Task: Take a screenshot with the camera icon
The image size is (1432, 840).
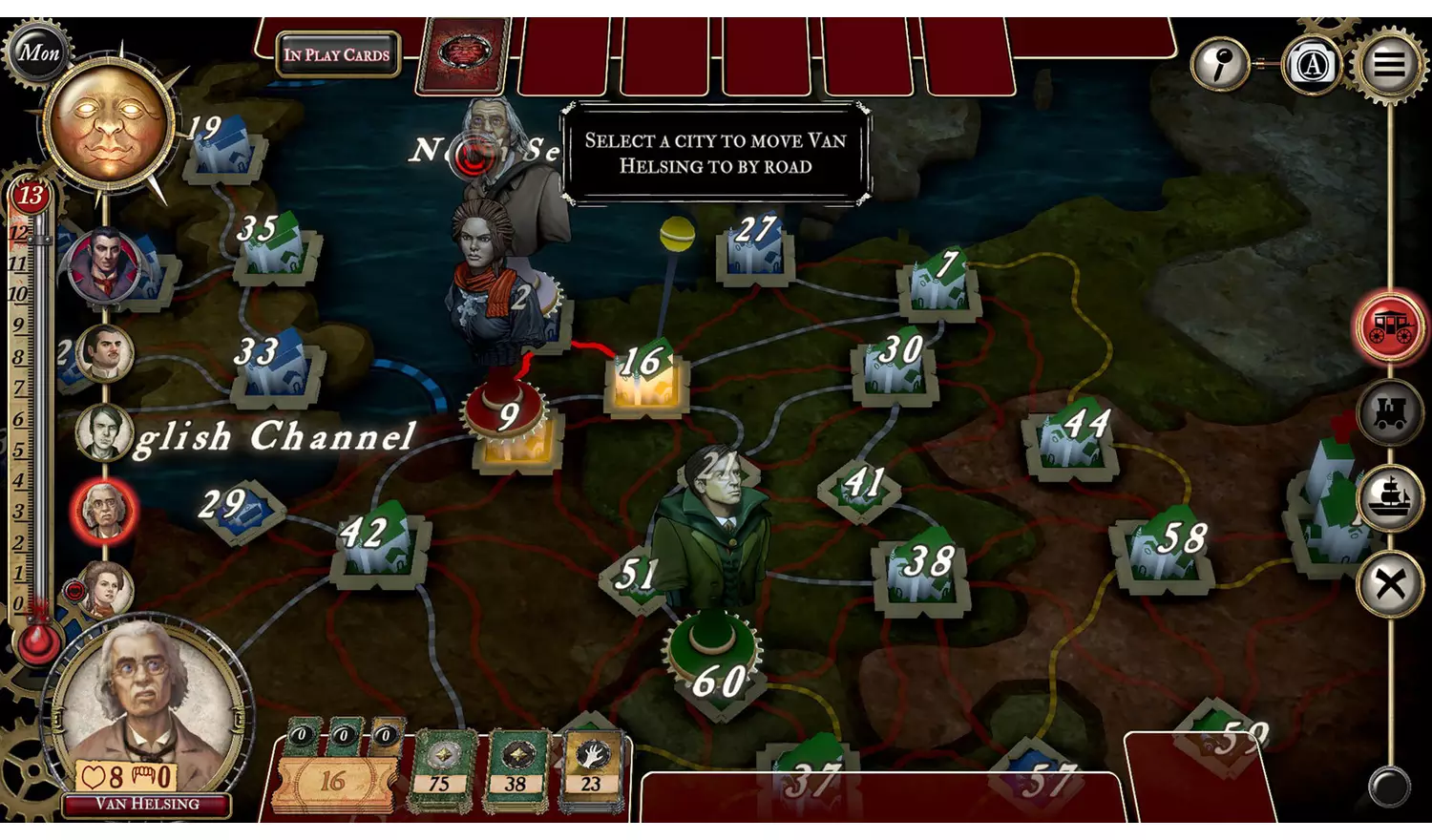Action: [x=1313, y=64]
